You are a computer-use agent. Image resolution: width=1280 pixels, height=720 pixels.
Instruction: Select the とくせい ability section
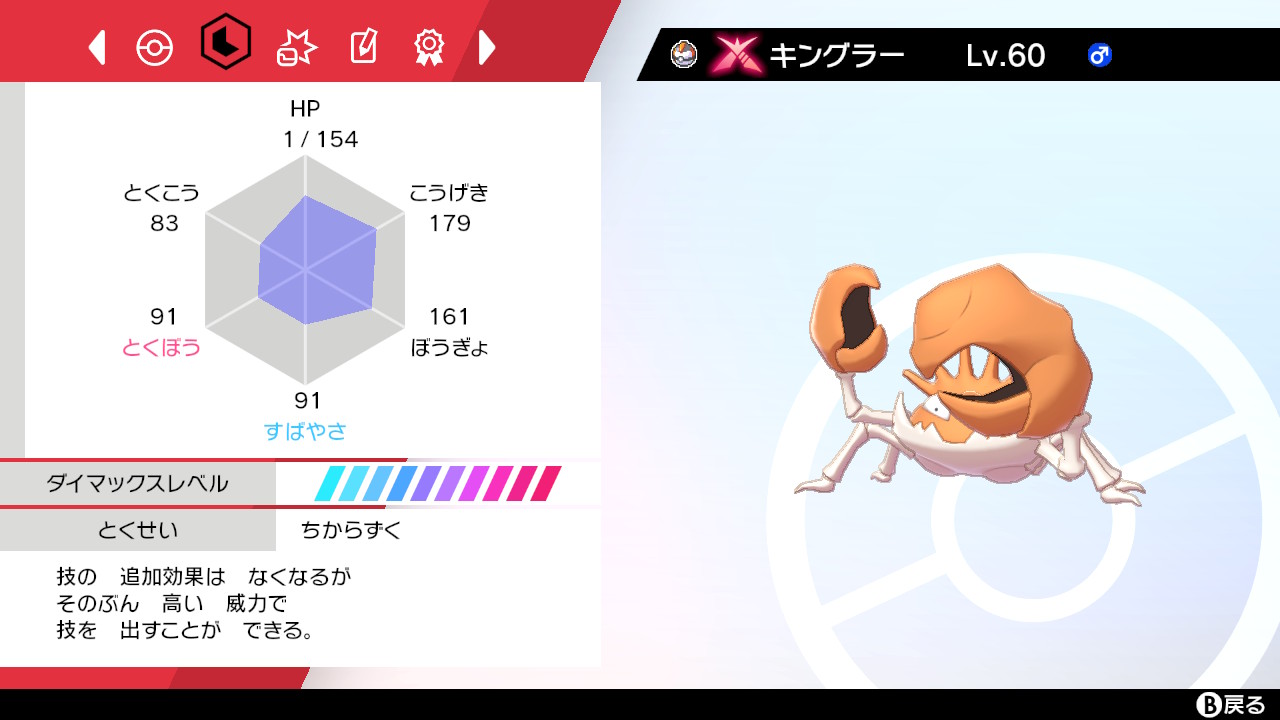137,531
